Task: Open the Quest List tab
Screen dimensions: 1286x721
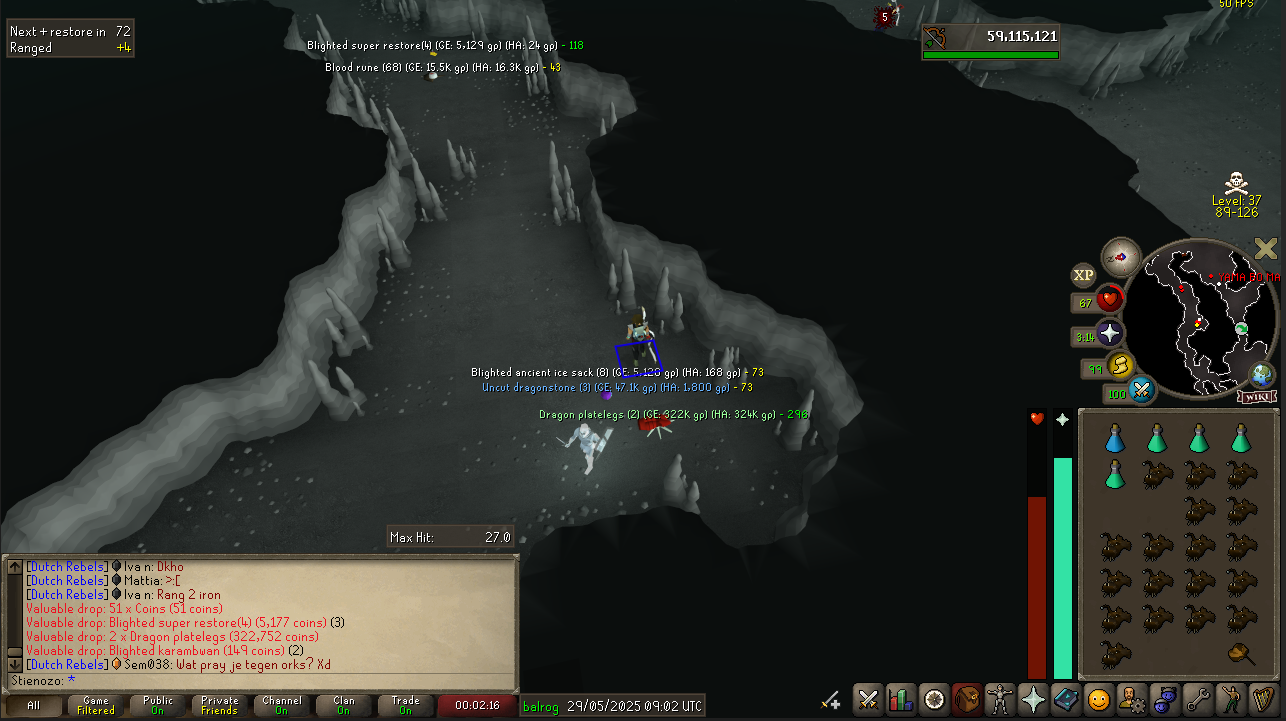Action: (x=934, y=699)
